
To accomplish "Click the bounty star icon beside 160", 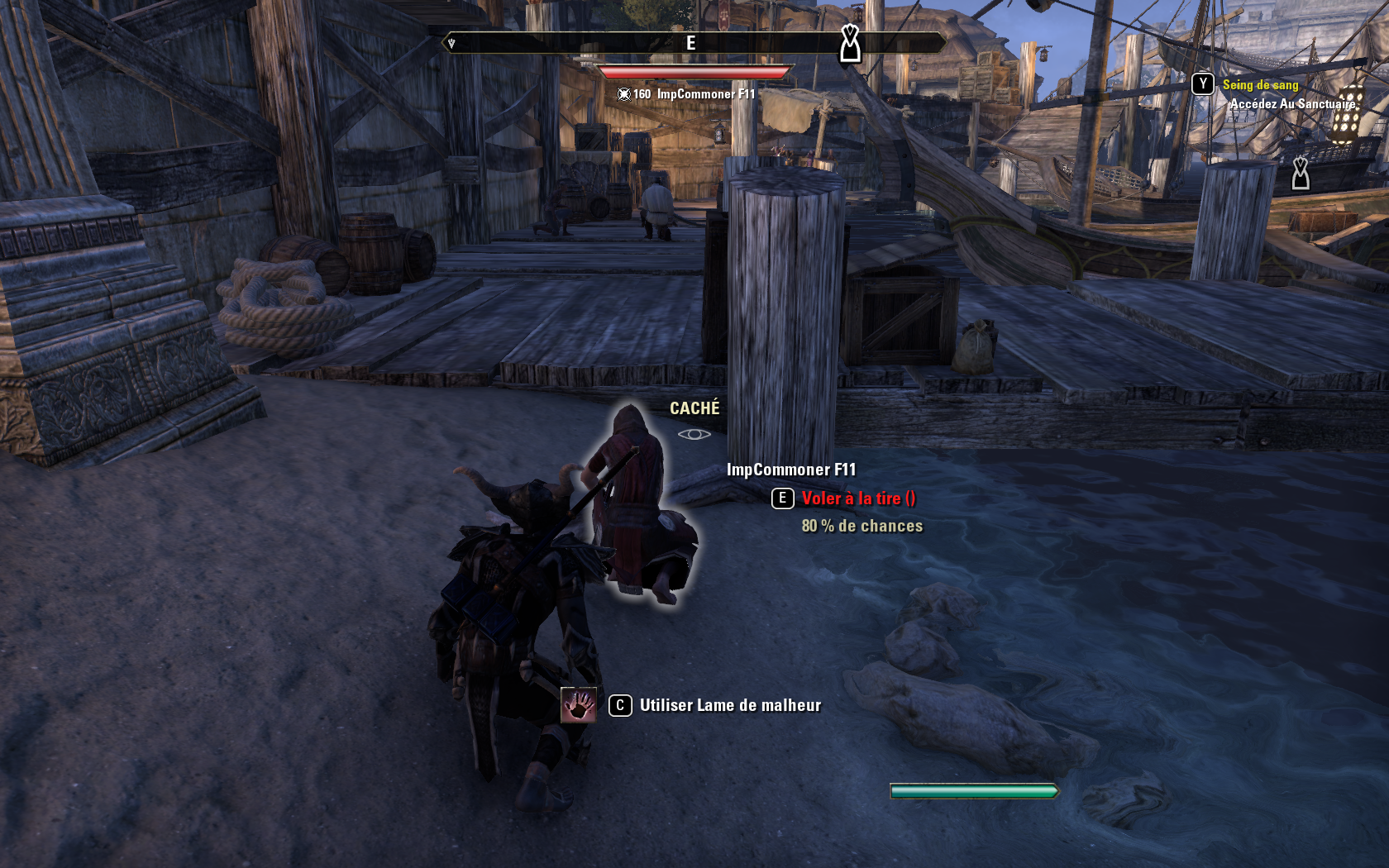I will tap(623, 94).
